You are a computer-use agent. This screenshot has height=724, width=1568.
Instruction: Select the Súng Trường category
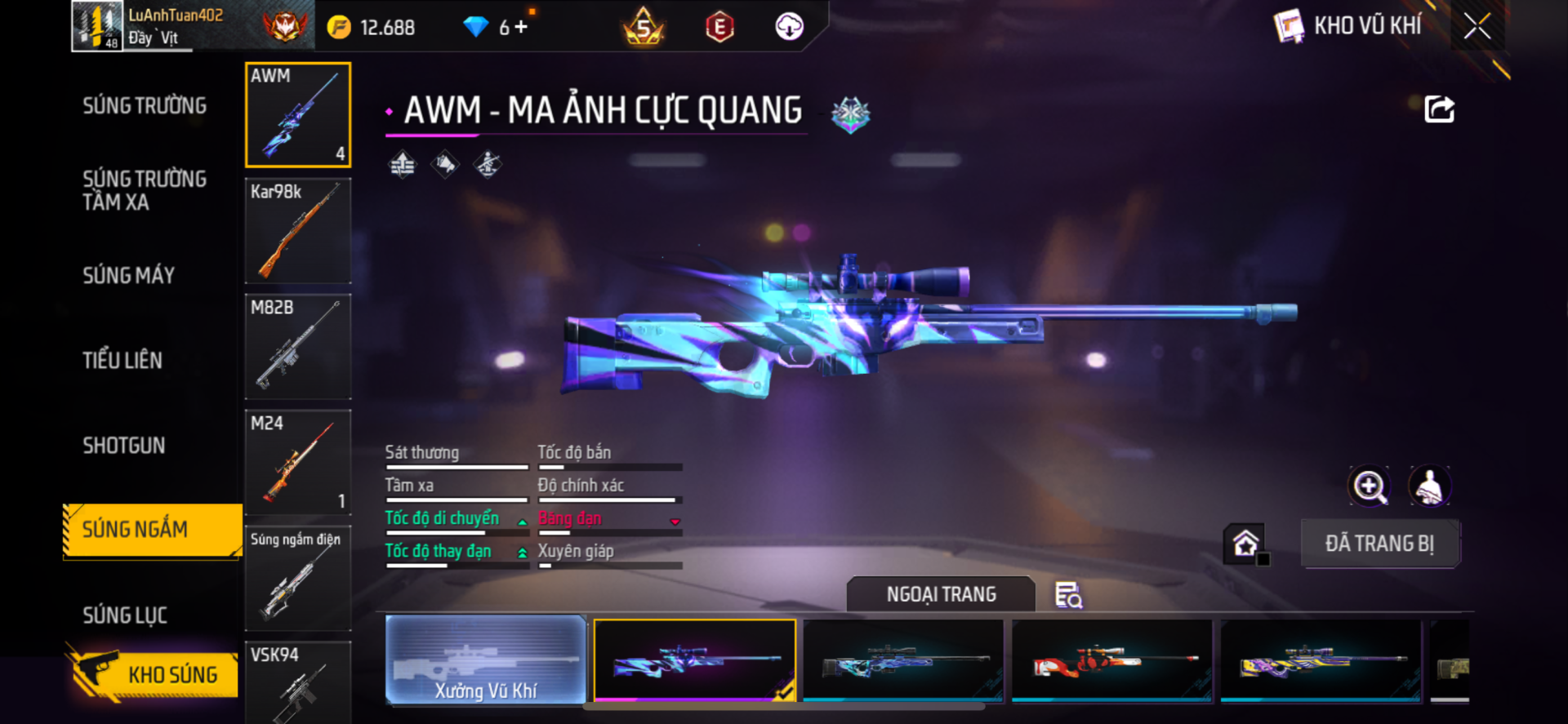click(x=145, y=106)
